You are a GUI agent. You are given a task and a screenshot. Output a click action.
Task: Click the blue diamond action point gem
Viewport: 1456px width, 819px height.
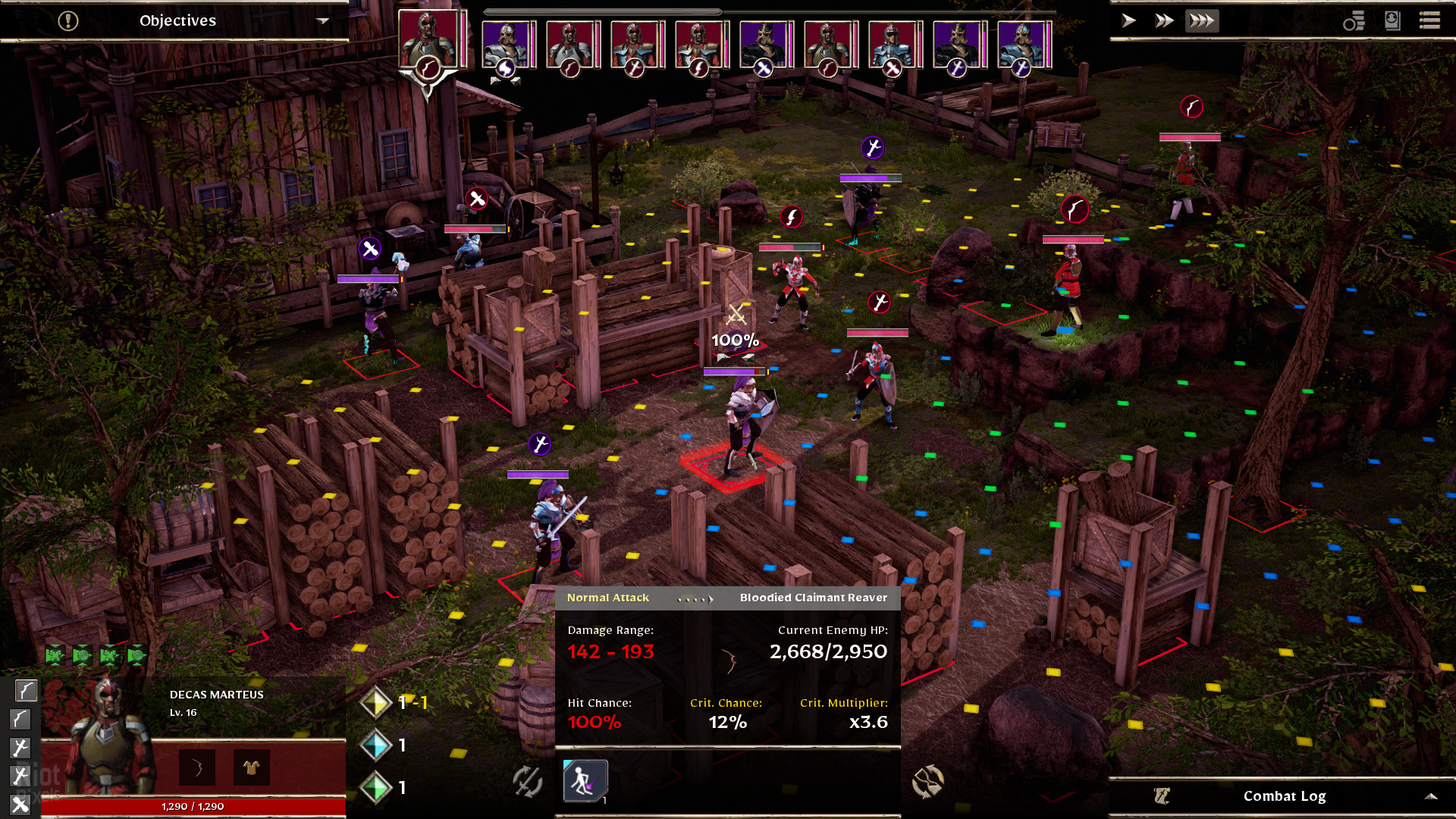375,745
